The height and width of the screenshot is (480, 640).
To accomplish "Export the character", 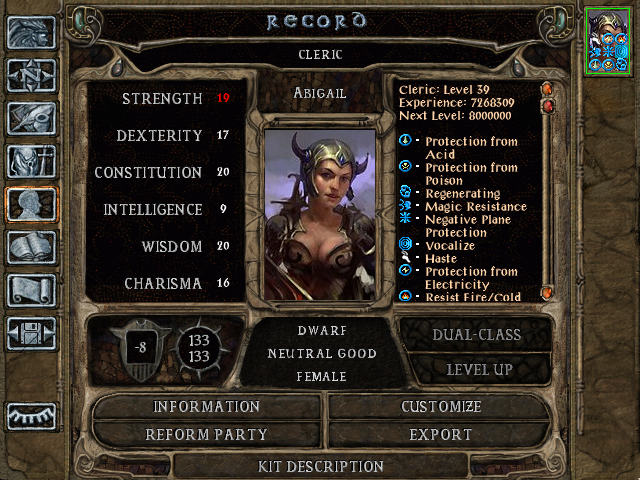I will 441,435.
